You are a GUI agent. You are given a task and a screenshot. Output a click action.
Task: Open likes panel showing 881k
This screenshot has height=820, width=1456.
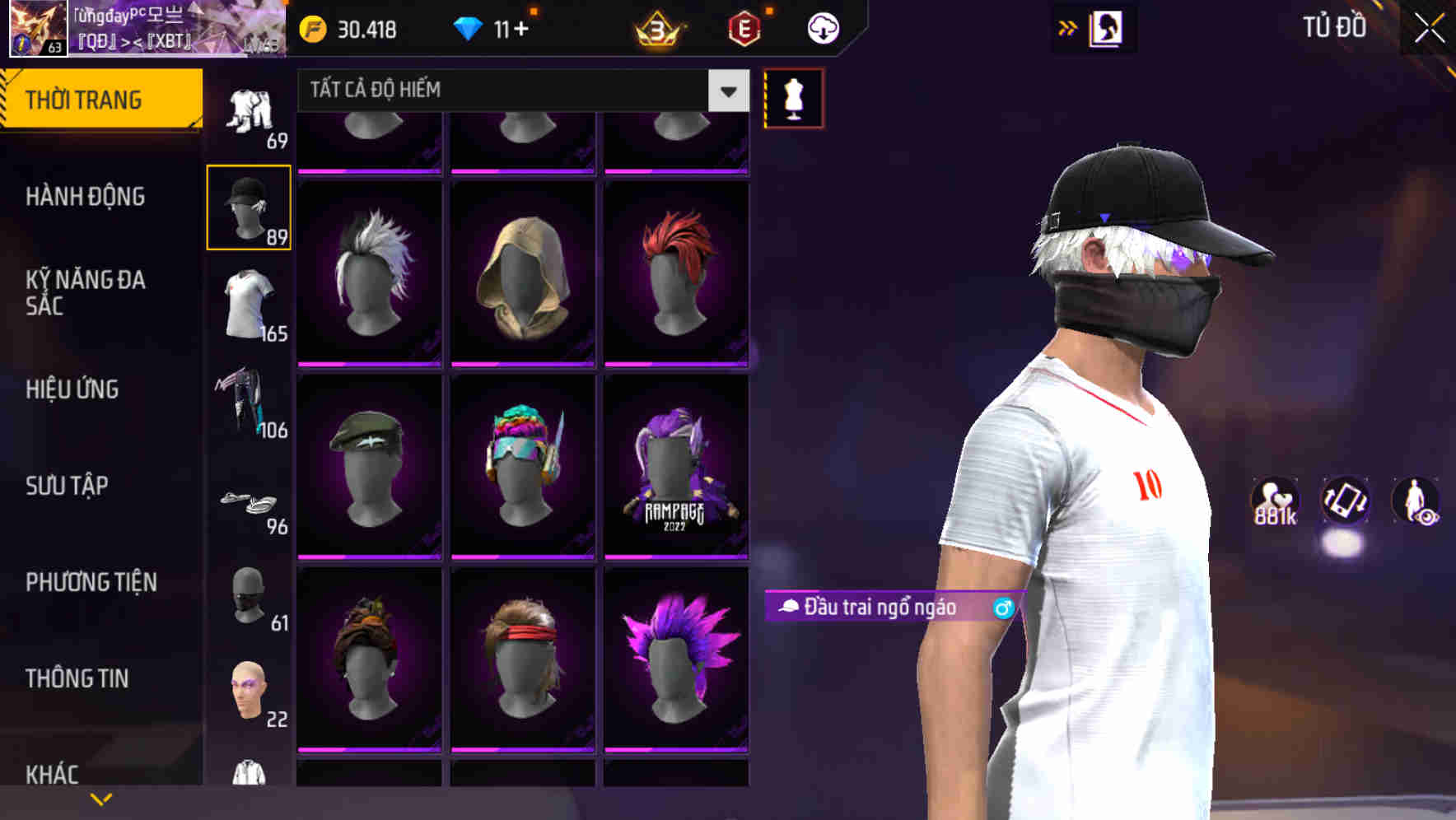1276,502
